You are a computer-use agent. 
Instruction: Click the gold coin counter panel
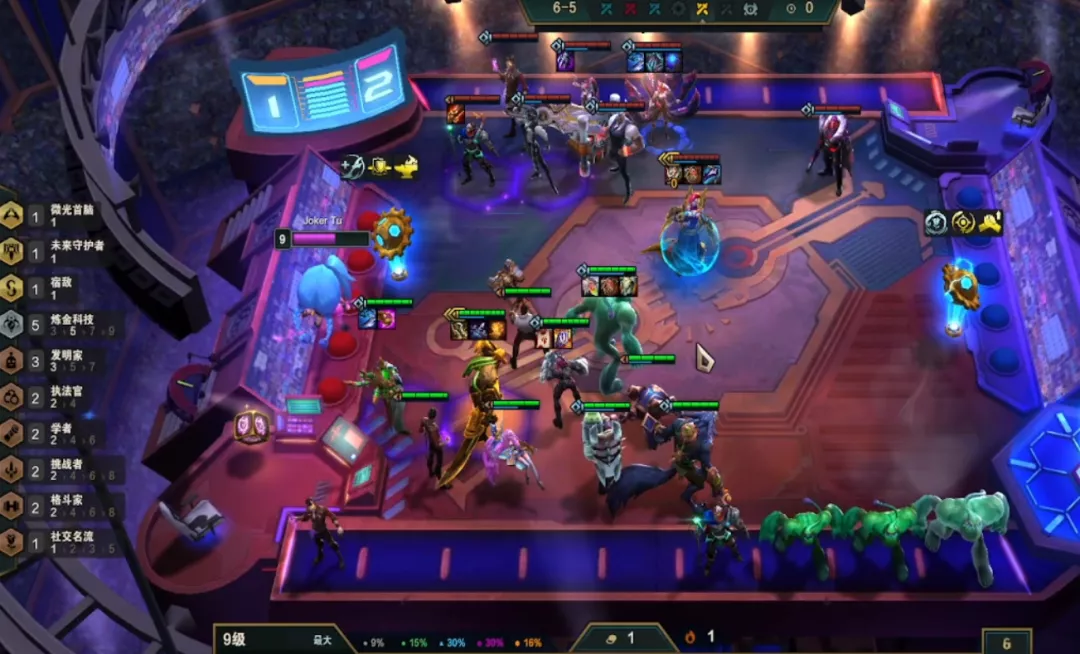pyautogui.click(x=622, y=637)
